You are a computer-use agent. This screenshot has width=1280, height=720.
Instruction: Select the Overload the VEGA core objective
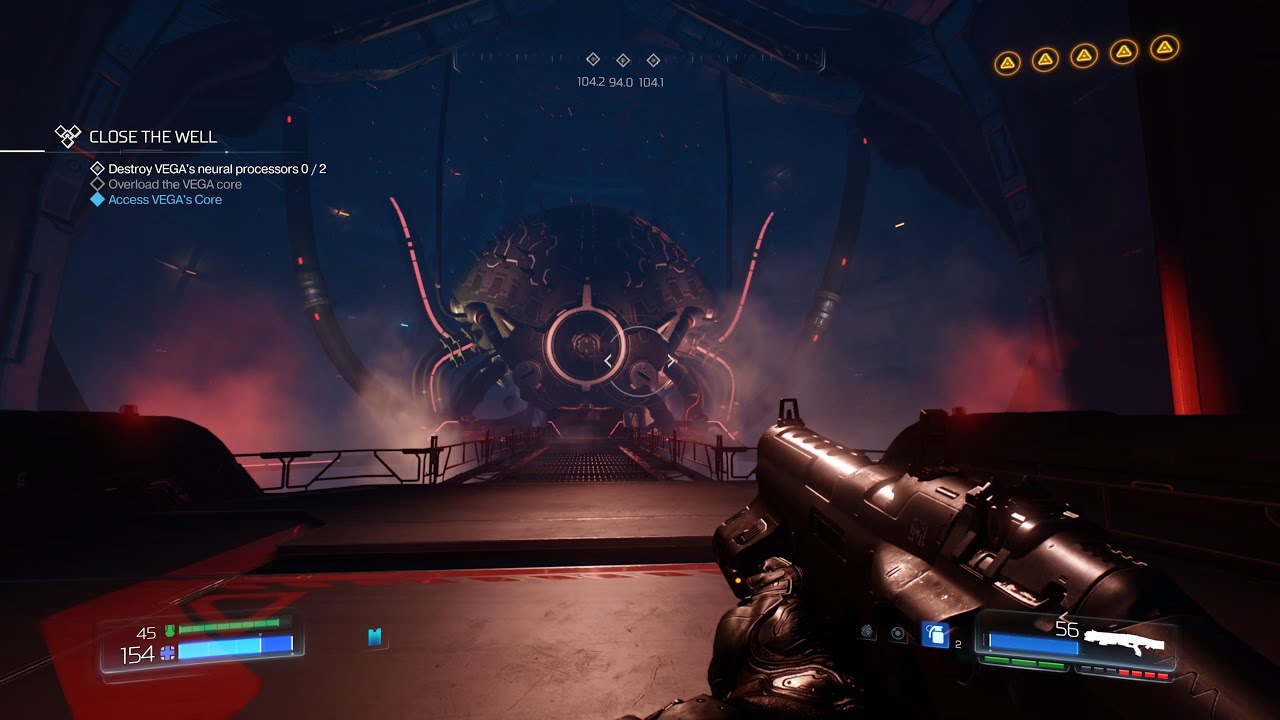point(174,184)
